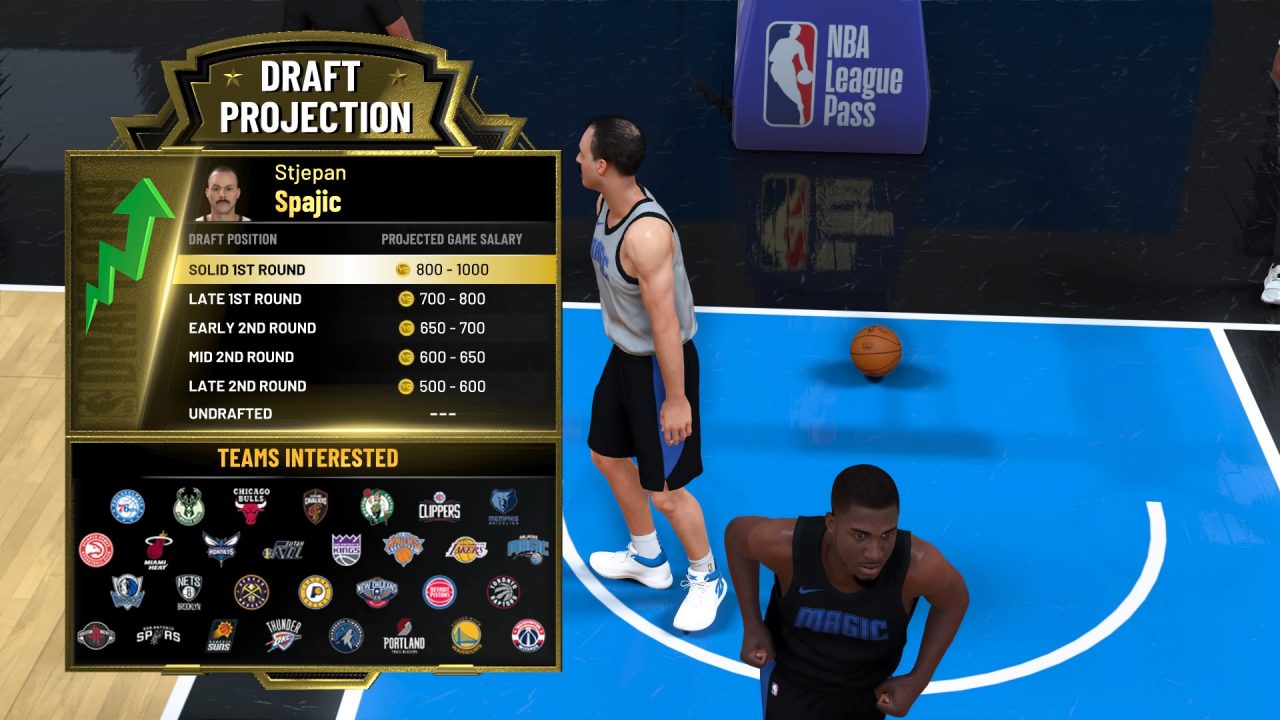Image resolution: width=1280 pixels, height=720 pixels.
Task: Pick the Early 2nd Round row
Action: [364, 328]
